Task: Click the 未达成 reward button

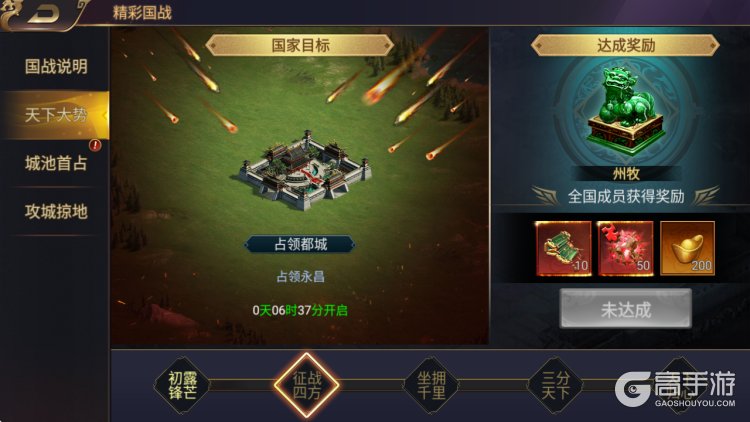Action: [x=625, y=309]
